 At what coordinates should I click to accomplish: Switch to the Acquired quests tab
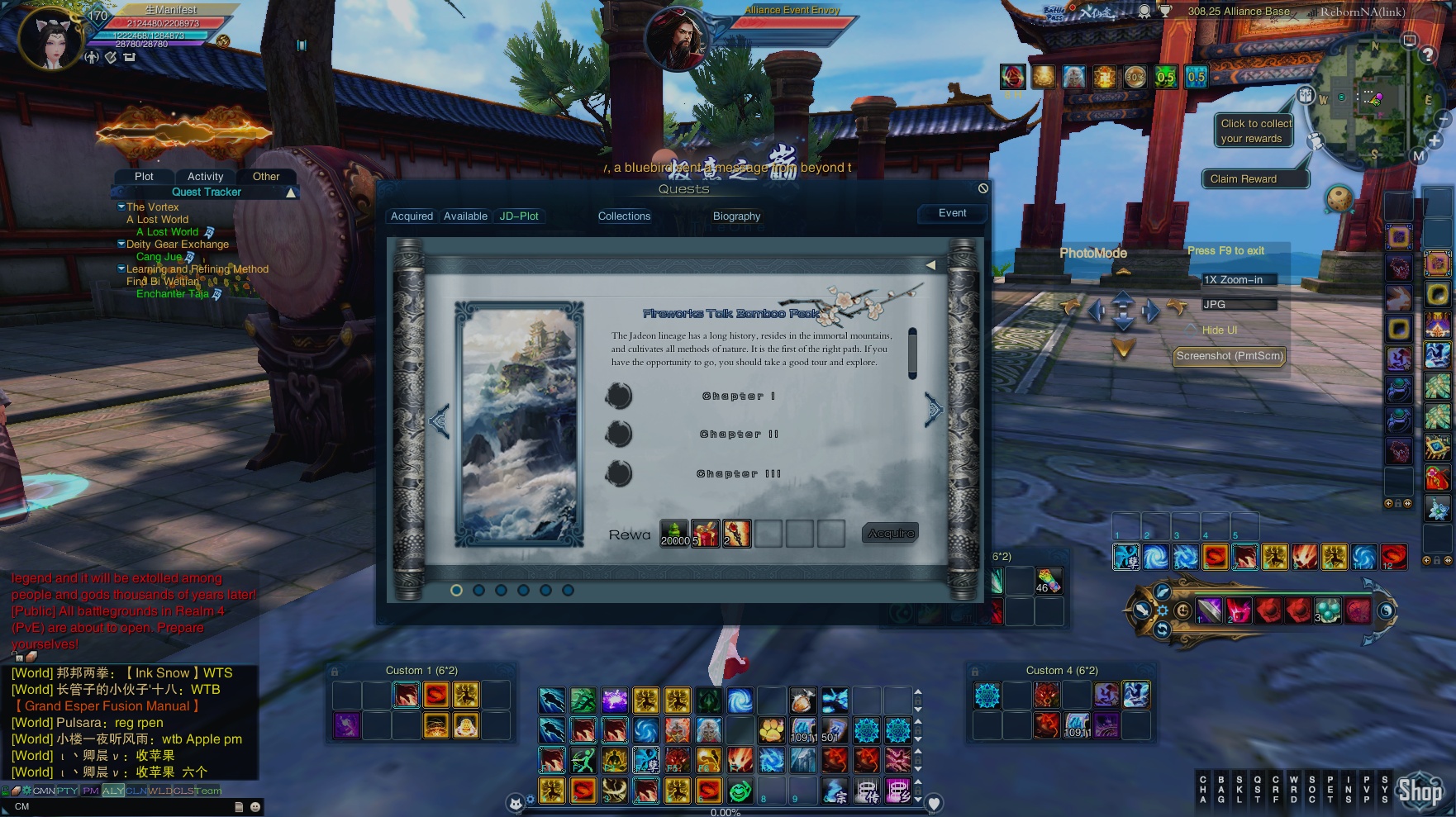(x=412, y=216)
